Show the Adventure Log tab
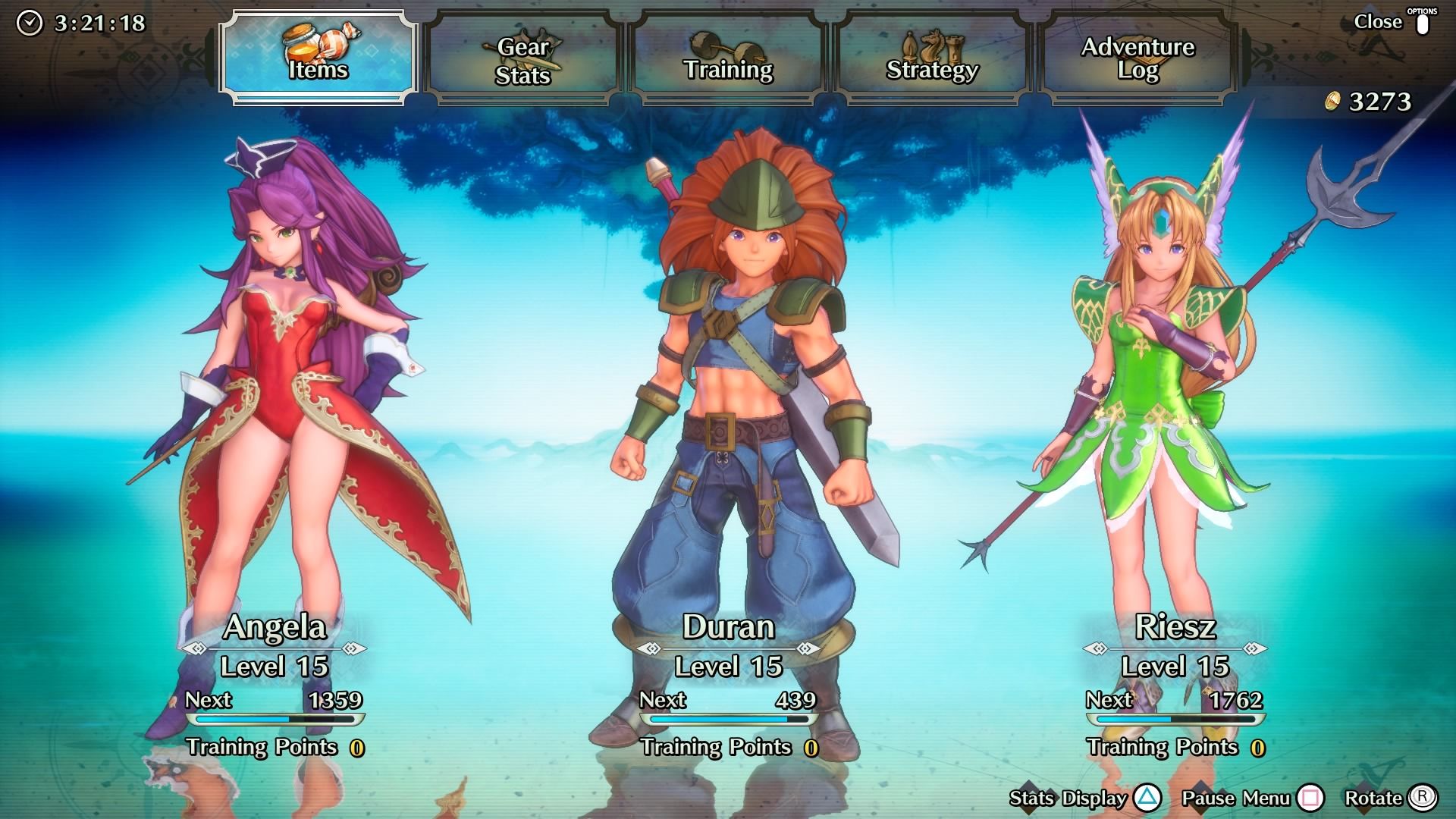 [1137, 60]
